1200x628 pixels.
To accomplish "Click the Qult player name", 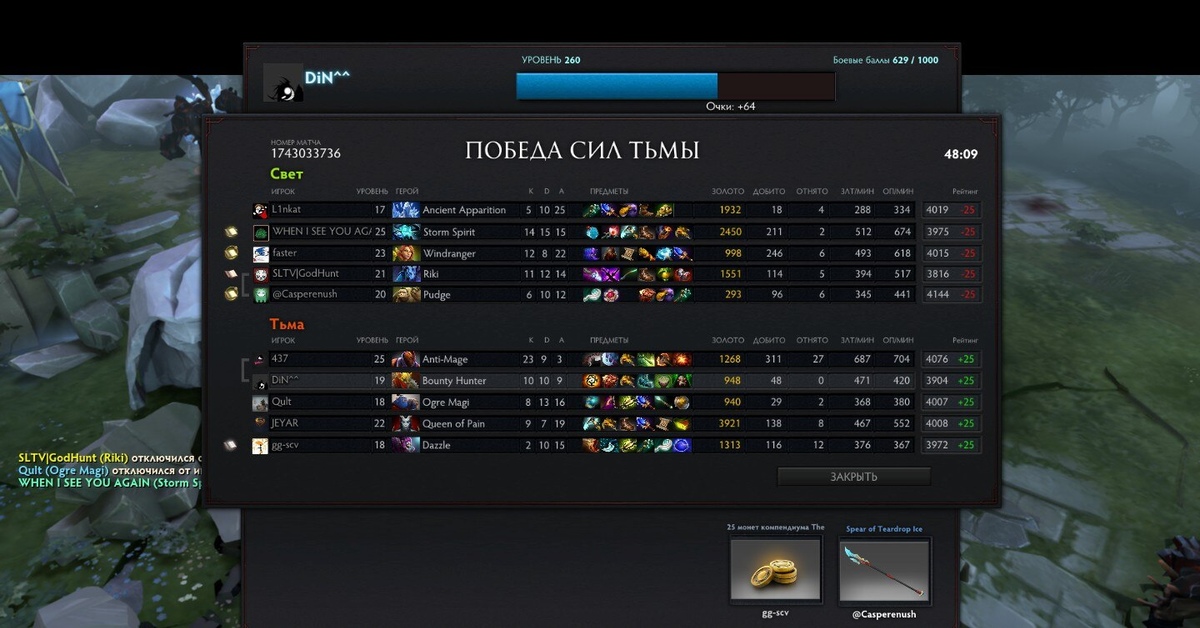I will 282,402.
